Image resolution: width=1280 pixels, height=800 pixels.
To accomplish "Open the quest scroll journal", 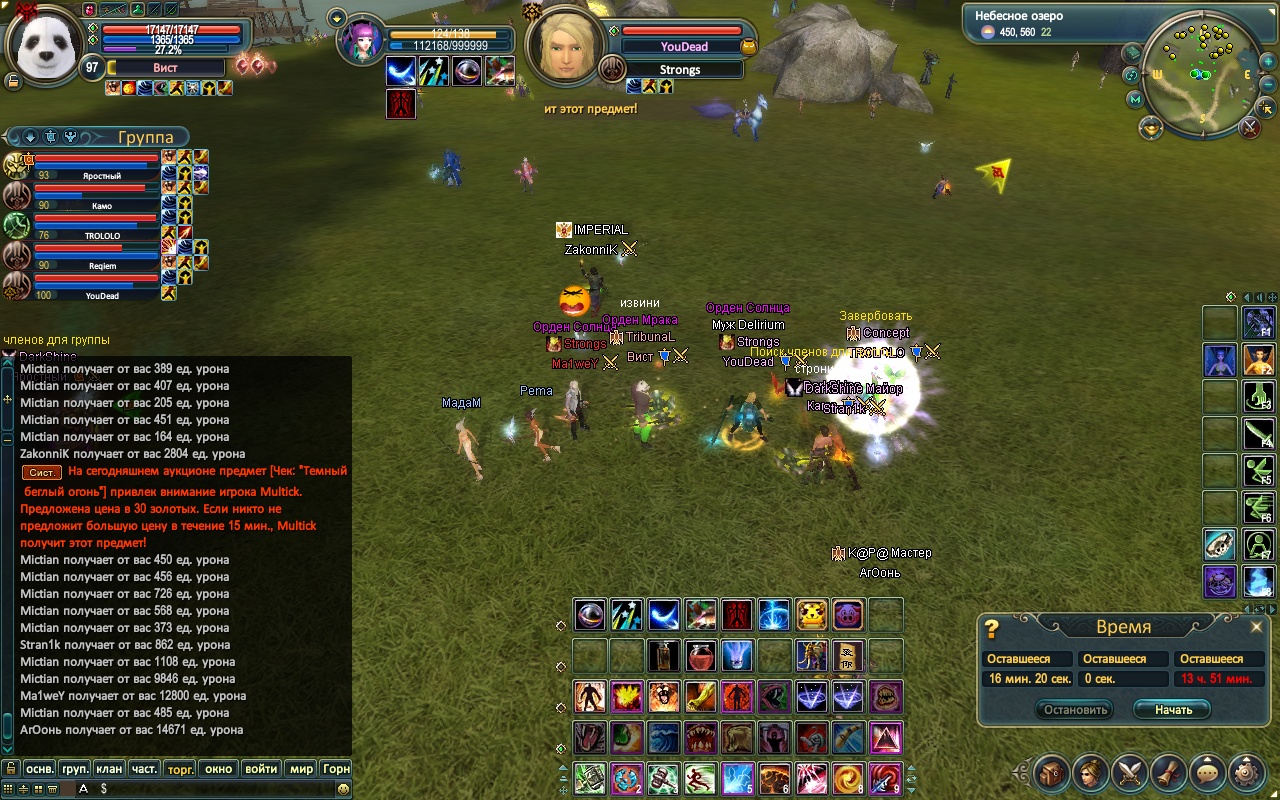I will coord(1169,772).
